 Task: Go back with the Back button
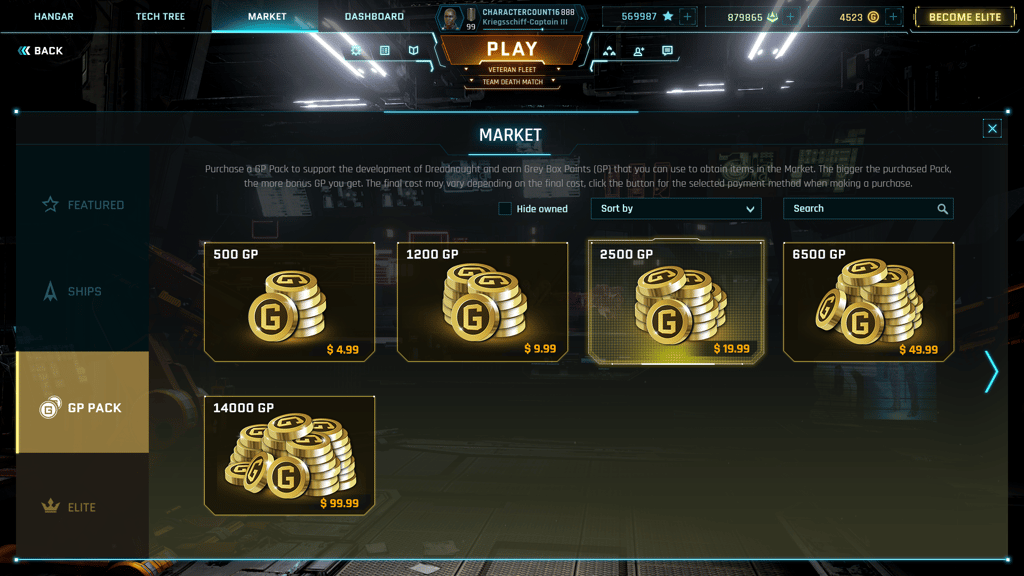41,51
